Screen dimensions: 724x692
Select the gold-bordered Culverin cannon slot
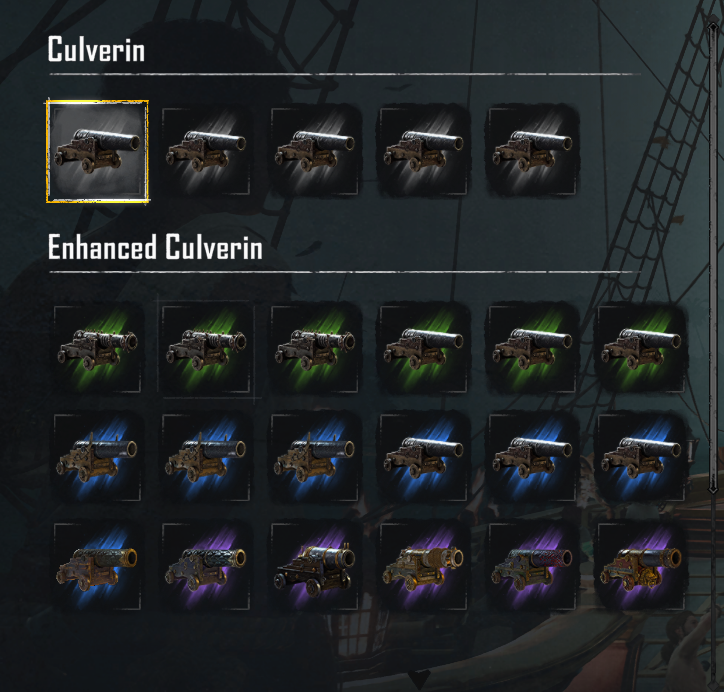(97, 151)
